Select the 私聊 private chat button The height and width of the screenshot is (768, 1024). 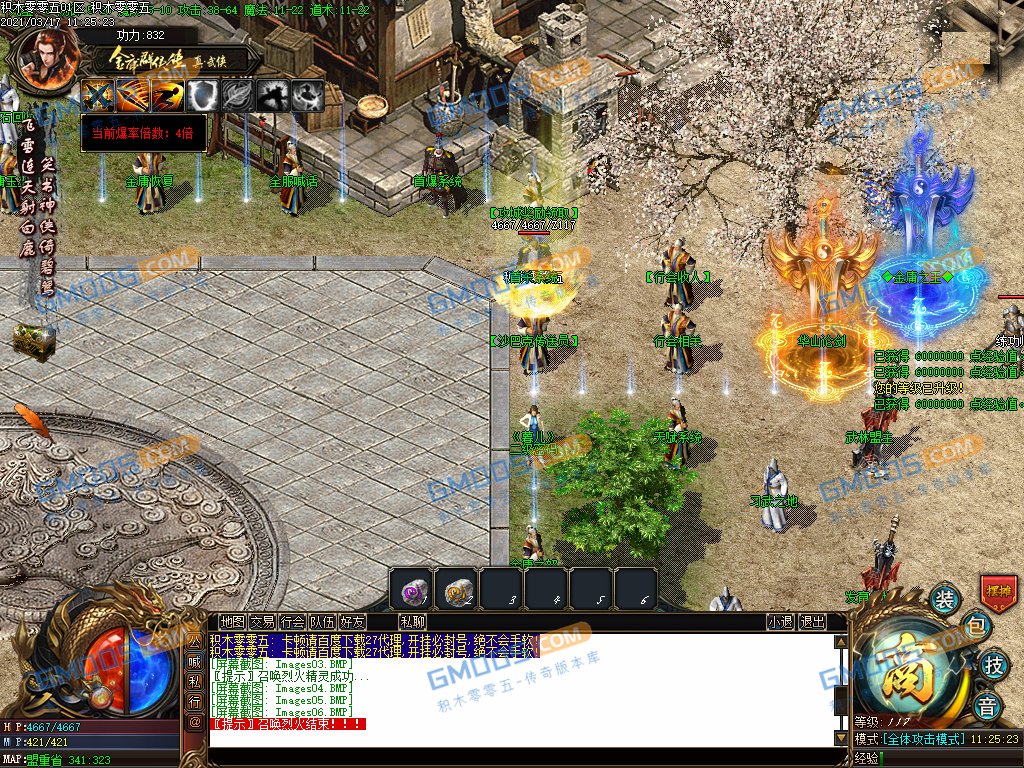[413, 622]
